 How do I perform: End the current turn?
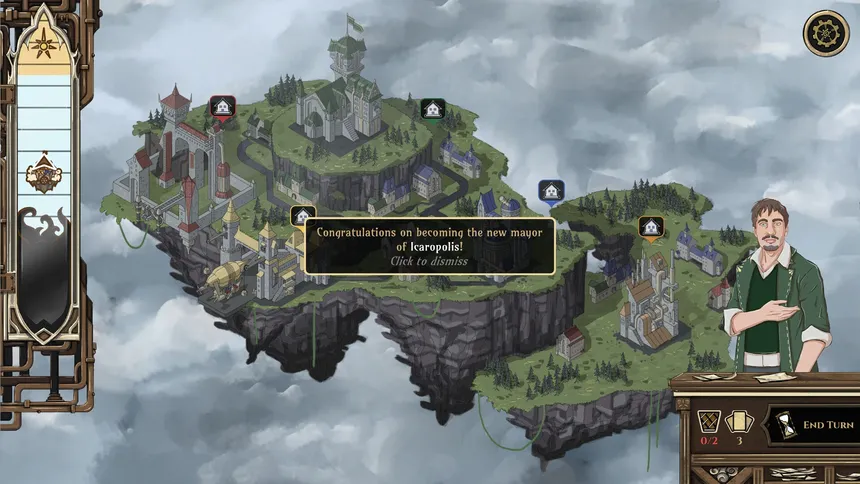816,425
